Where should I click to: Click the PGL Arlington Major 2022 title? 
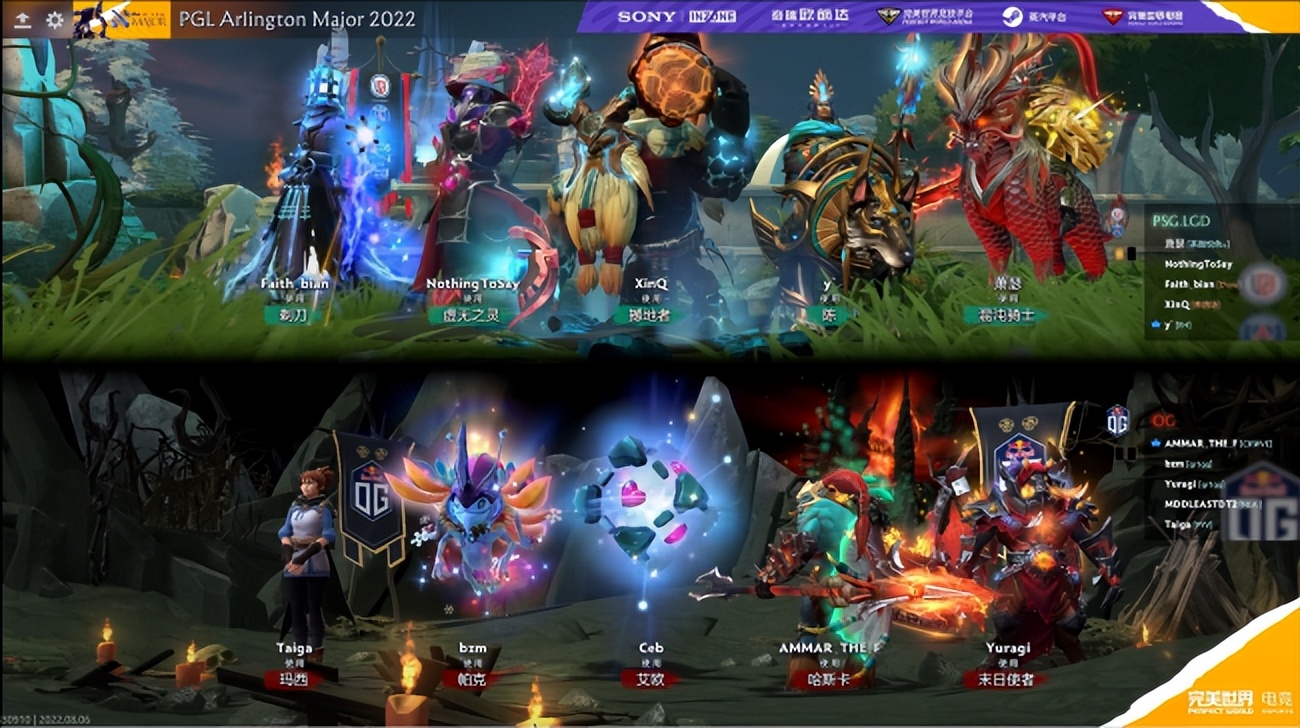pos(300,17)
